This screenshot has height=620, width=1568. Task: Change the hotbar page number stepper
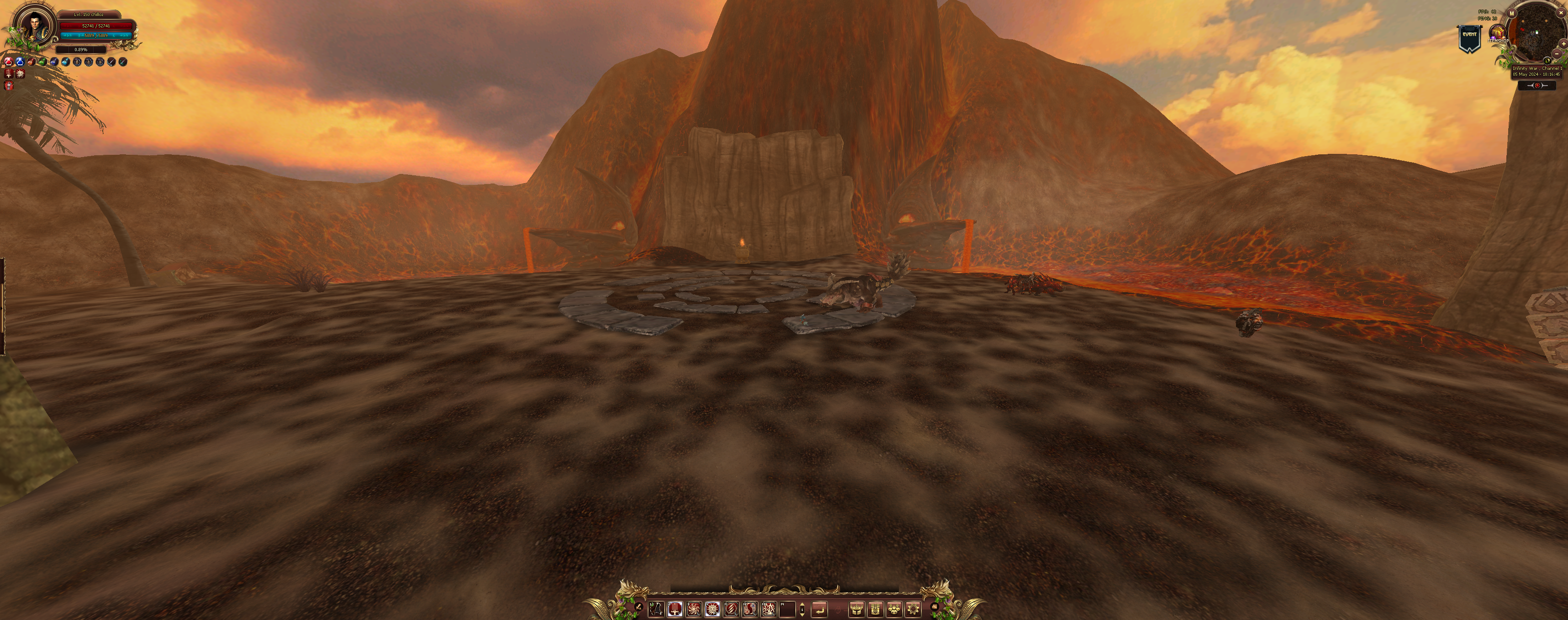point(802,609)
